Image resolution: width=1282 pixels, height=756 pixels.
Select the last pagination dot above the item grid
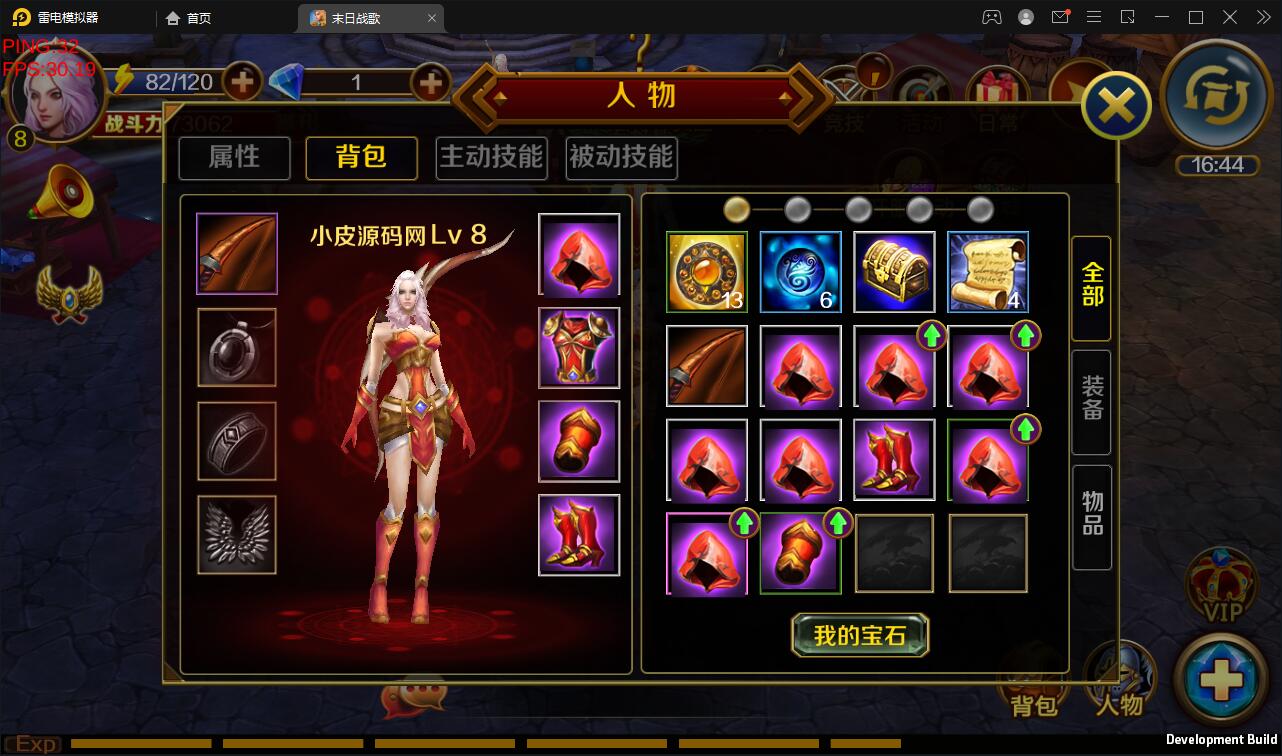coord(978,209)
